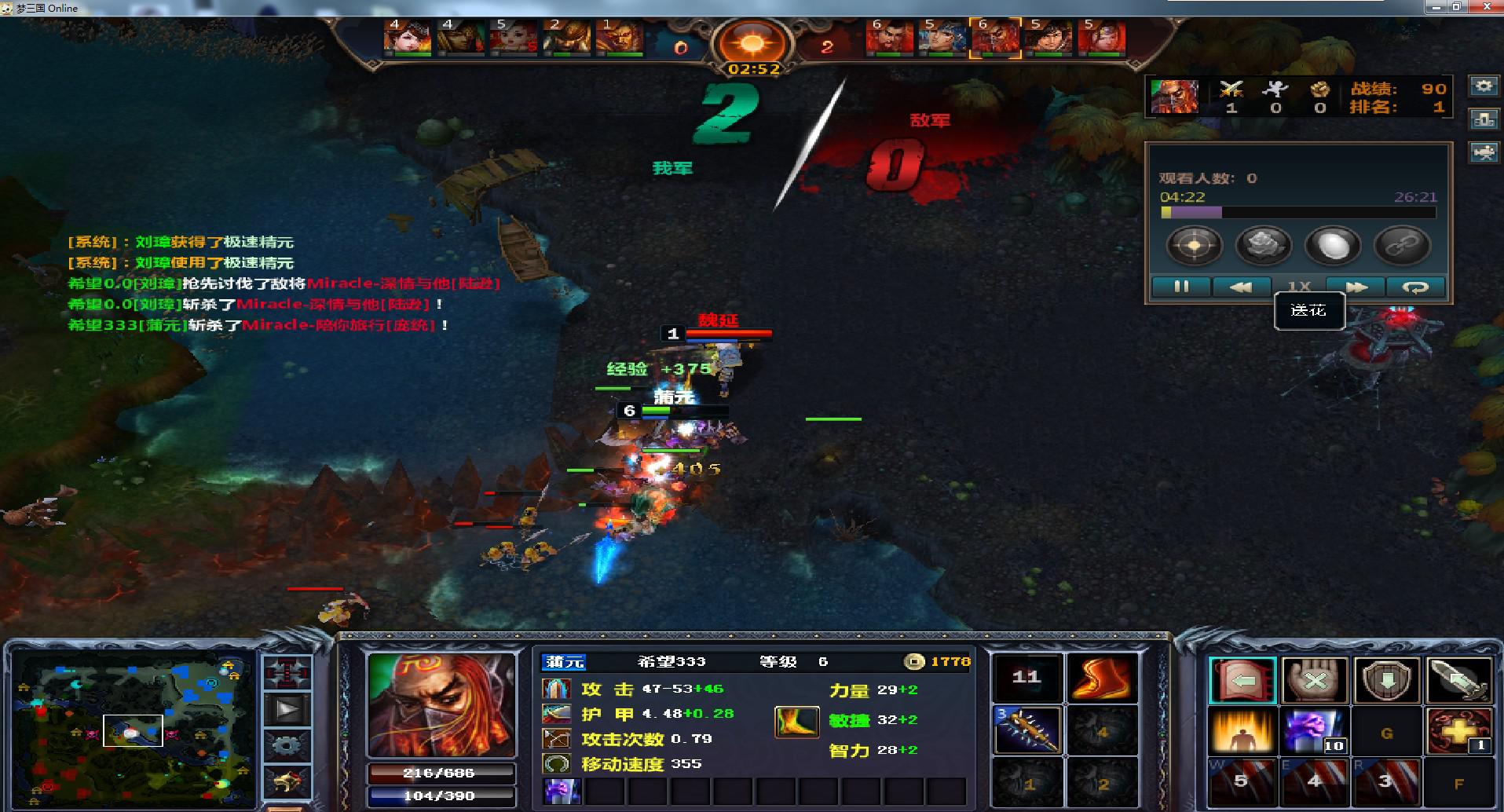1504x812 pixels.
Task: Select the hero portrait of 蒲元
Action: 441,704
